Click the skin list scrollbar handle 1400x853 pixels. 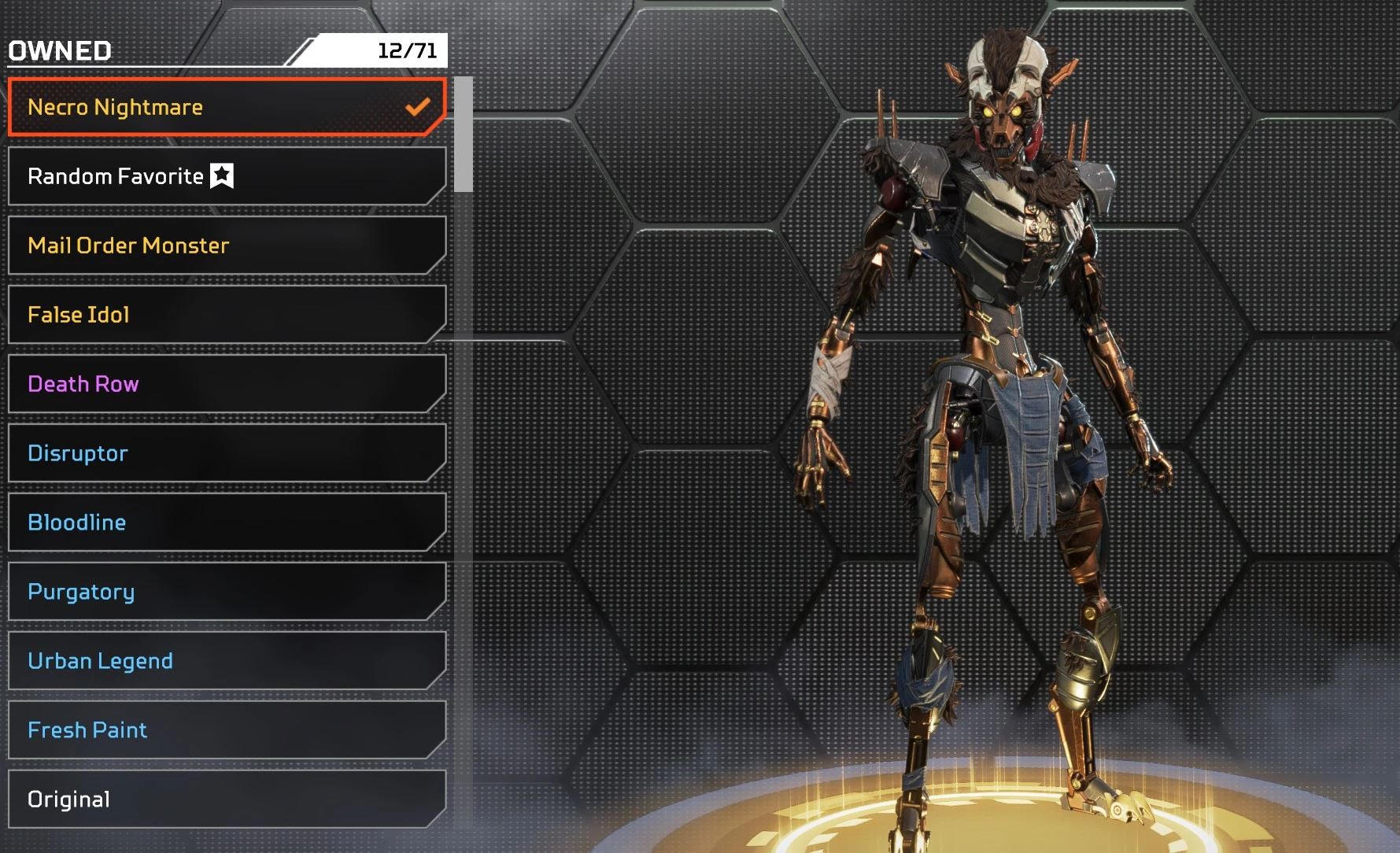pyautogui.click(x=464, y=134)
